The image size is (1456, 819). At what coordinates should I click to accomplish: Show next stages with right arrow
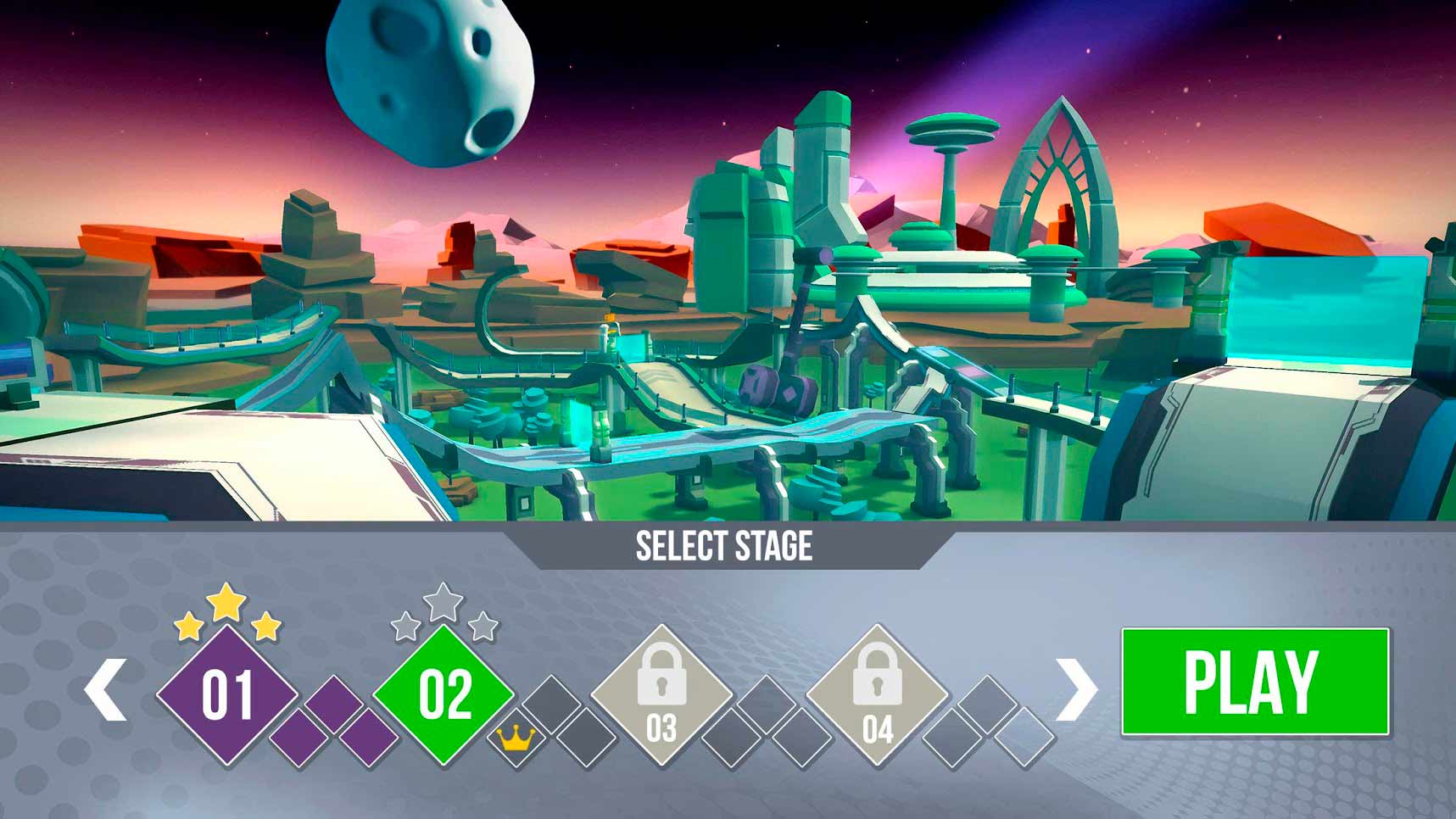coord(1076,689)
